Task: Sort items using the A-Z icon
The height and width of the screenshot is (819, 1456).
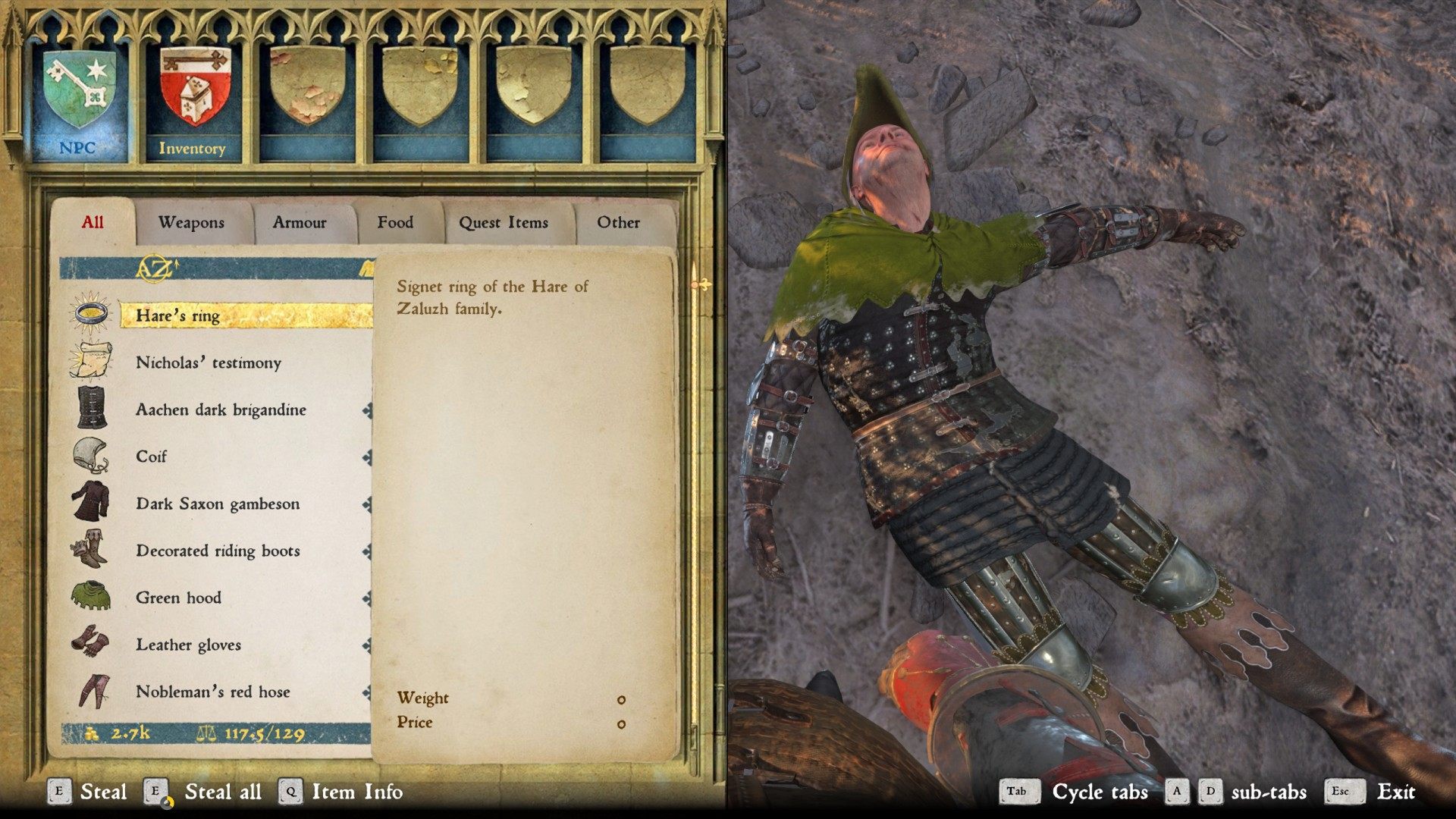Action: click(155, 267)
